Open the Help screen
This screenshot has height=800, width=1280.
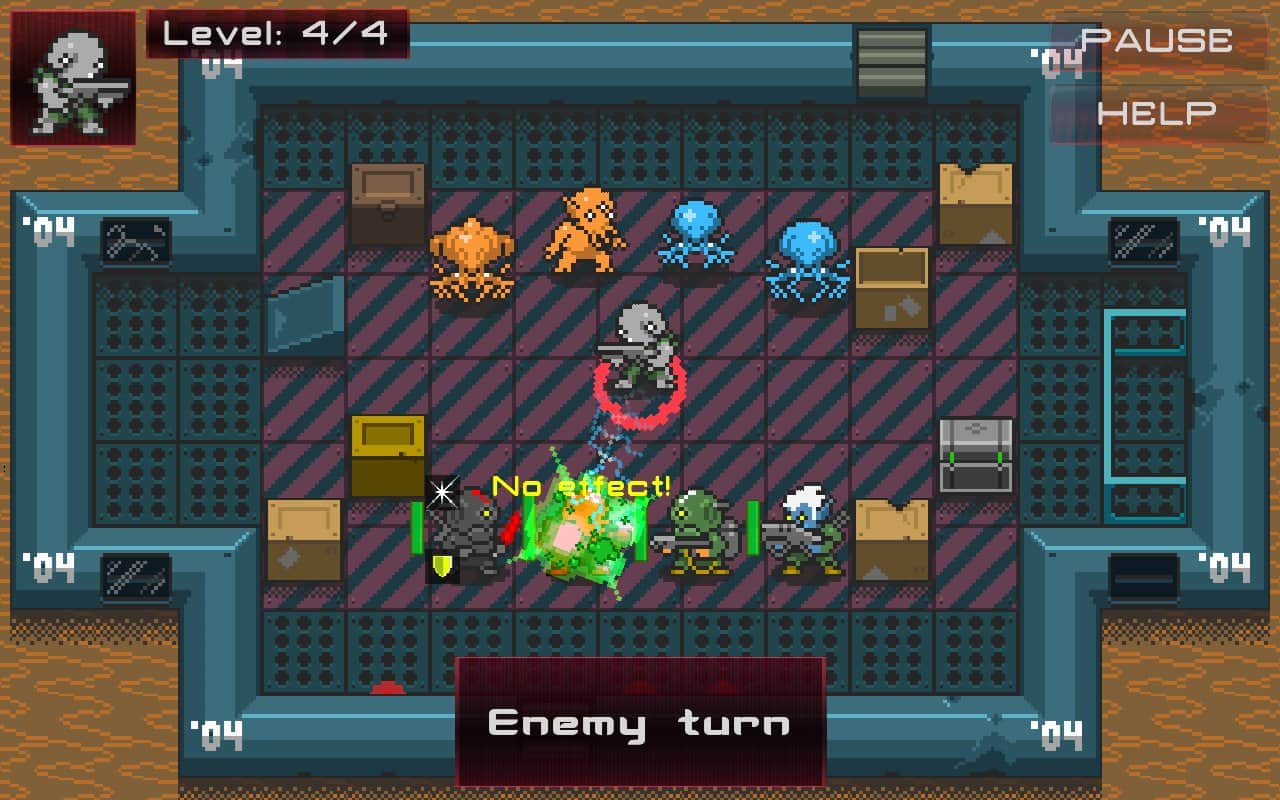tap(1157, 113)
